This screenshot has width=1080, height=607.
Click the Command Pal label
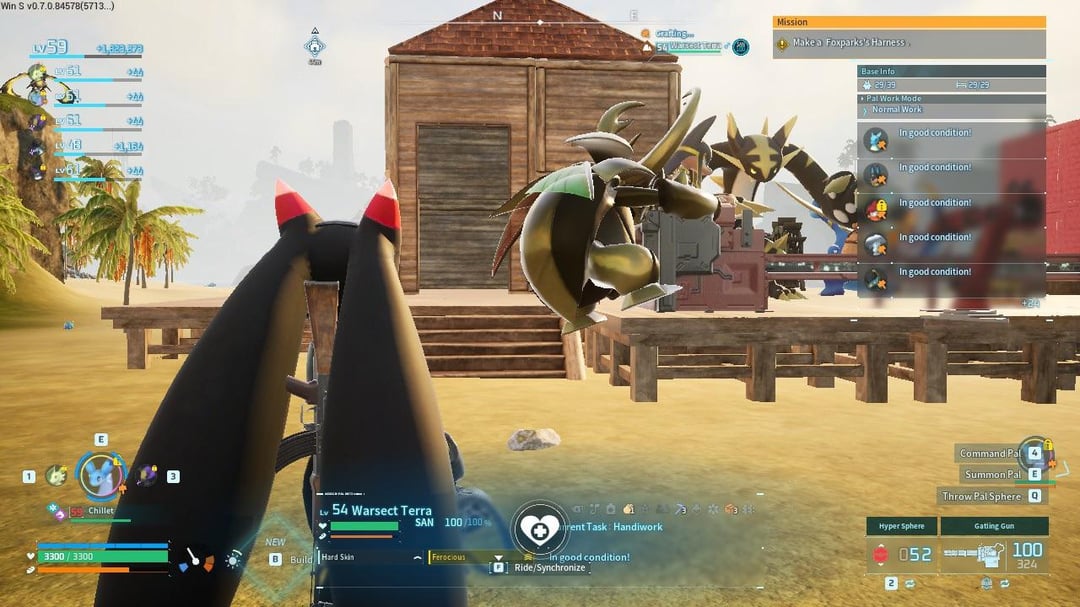pos(990,453)
